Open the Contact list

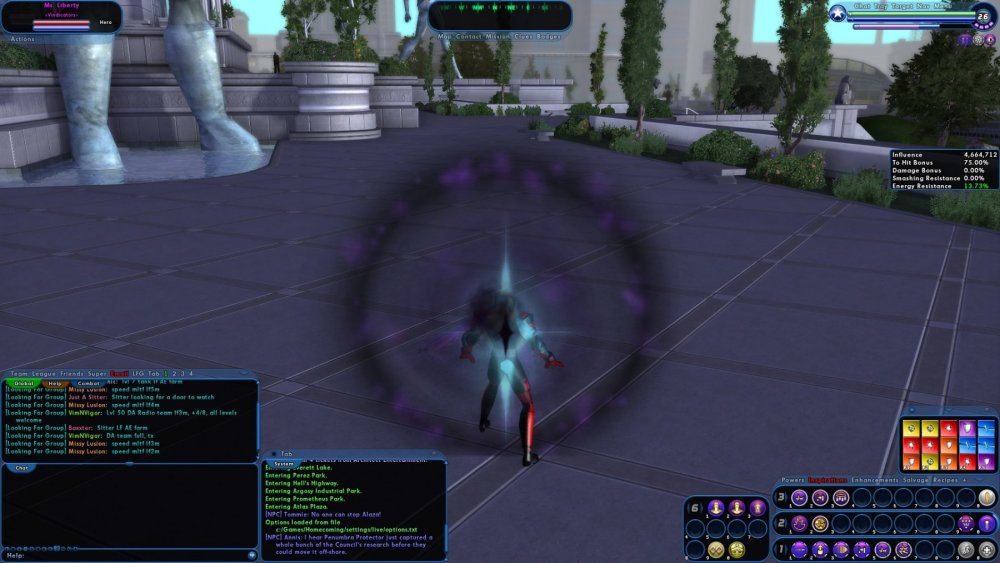(x=467, y=36)
